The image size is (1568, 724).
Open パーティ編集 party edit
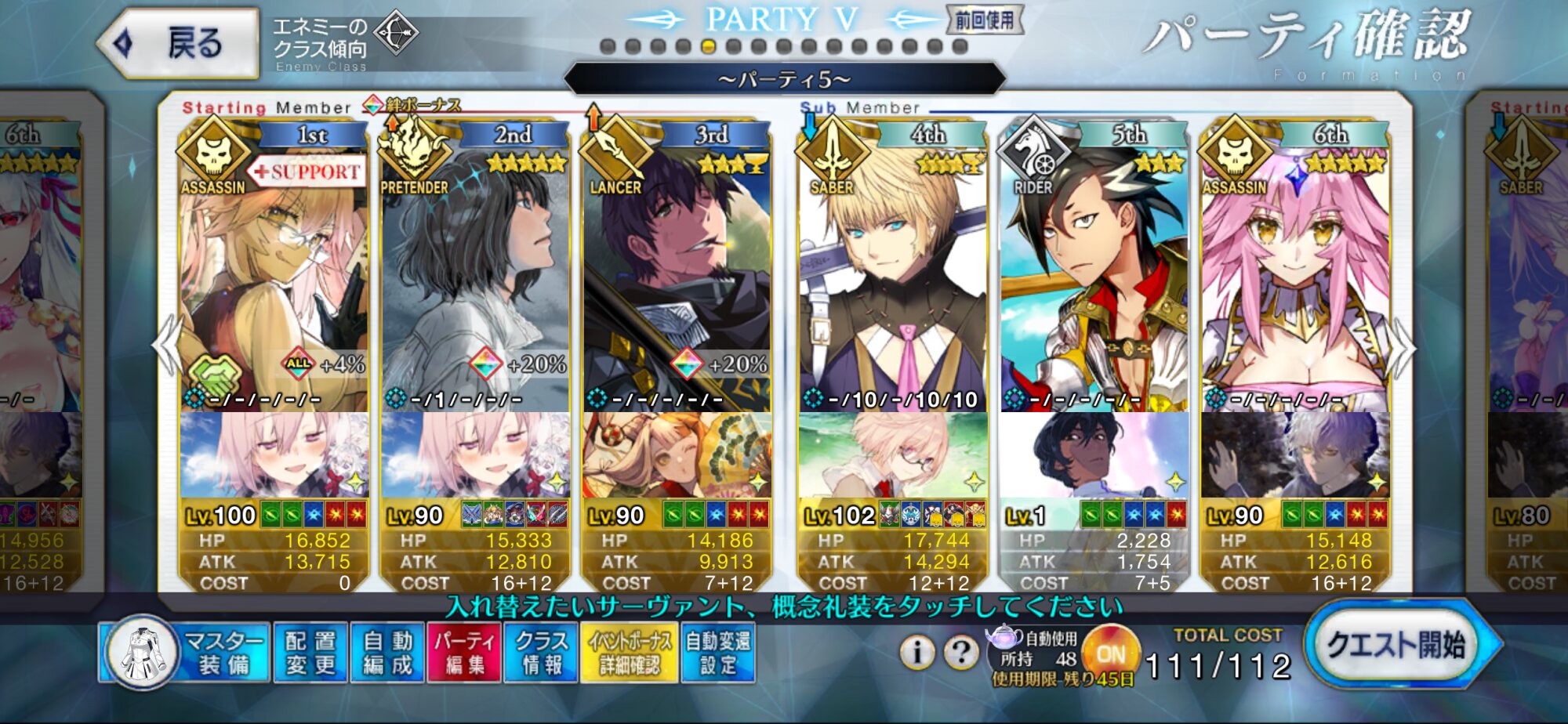point(464,653)
